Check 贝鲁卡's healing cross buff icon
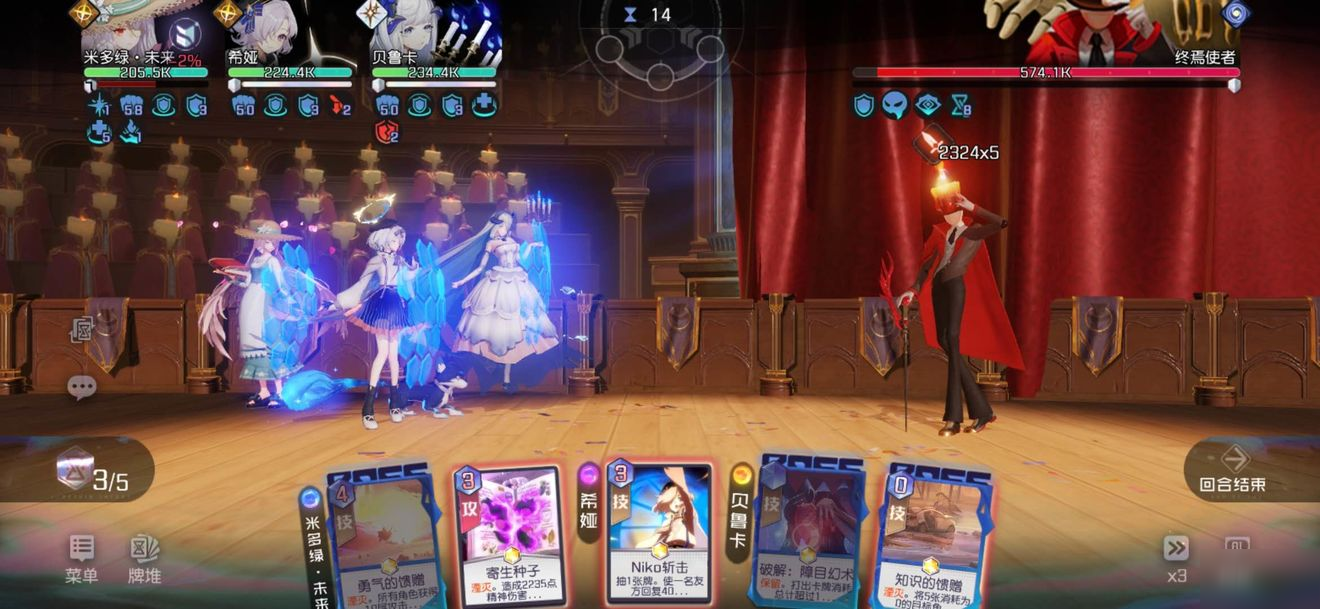Viewport: 1320px width, 609px height. 483,105
